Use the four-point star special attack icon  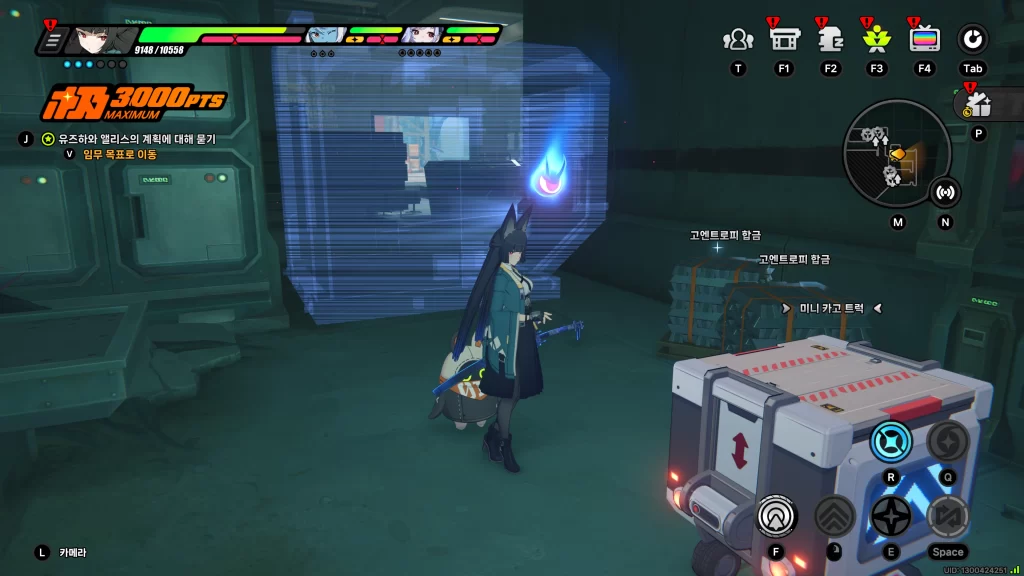coord(890,516)
